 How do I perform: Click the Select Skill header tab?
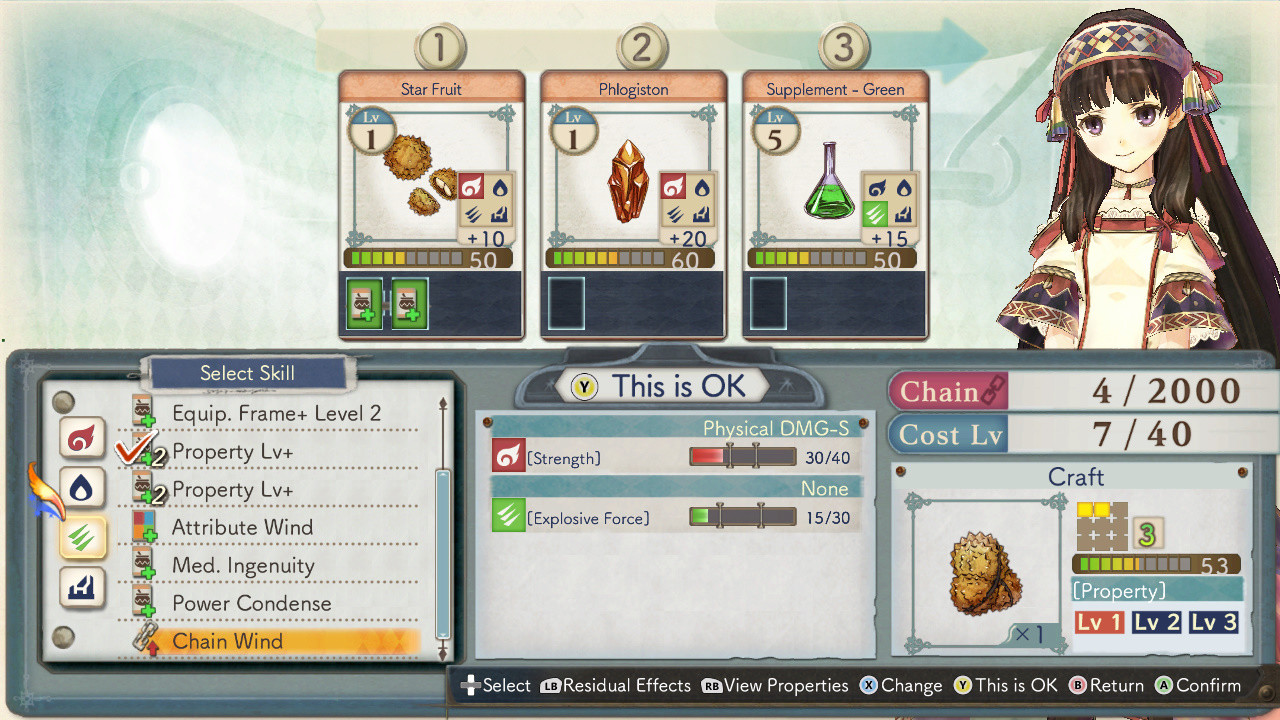[x=247, y=373]
